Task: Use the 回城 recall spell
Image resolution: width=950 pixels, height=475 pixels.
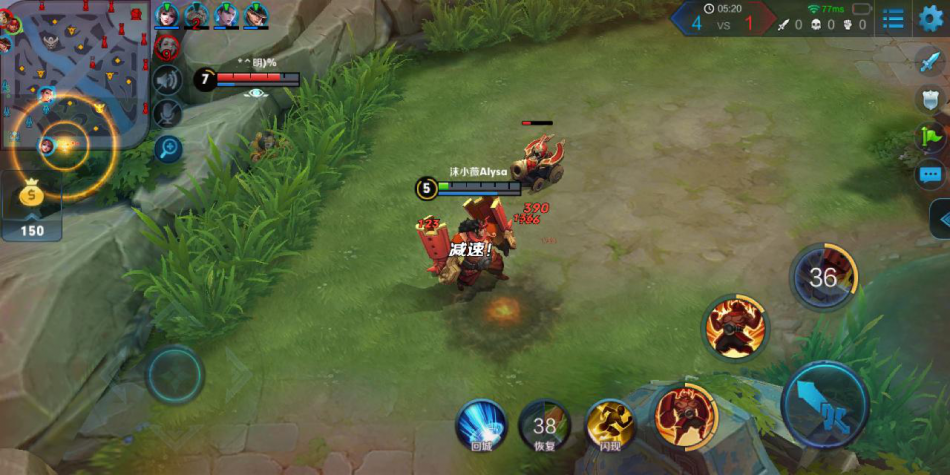Action: coord(481,425)
